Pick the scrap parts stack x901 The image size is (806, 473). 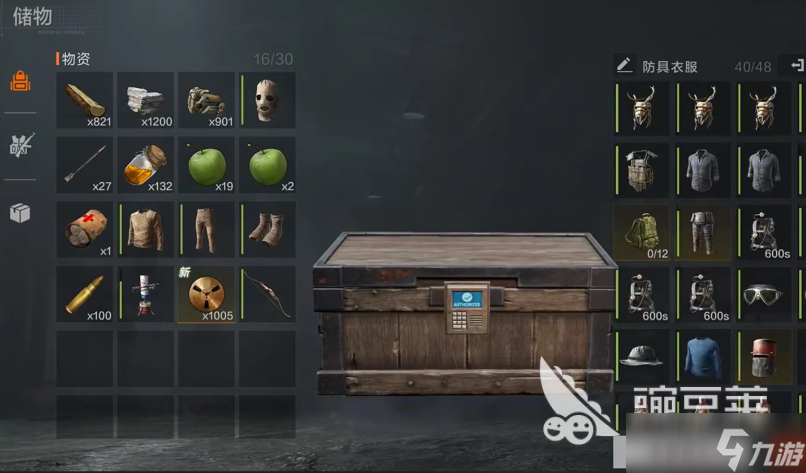tap(207, 100)
